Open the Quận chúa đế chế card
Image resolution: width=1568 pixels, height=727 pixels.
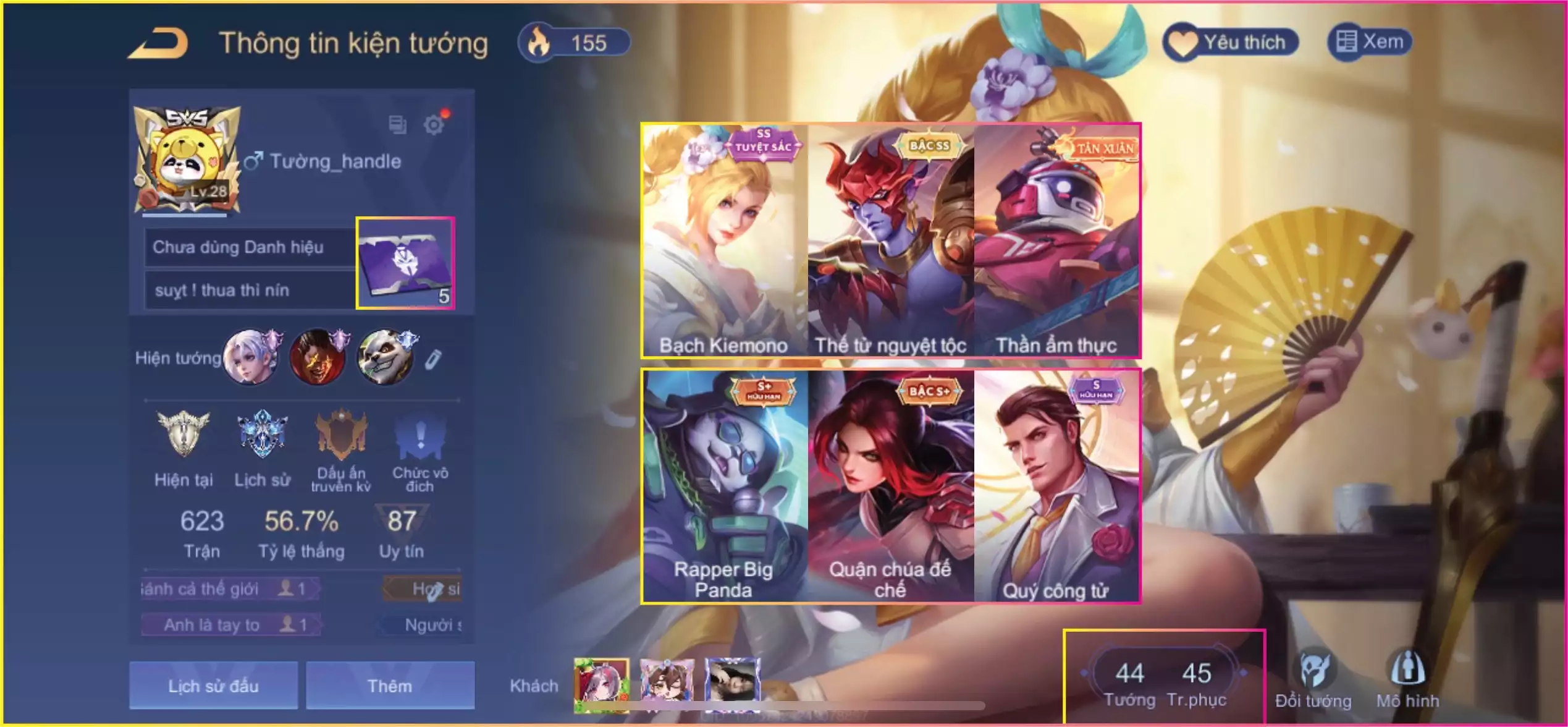coord(890,486)
